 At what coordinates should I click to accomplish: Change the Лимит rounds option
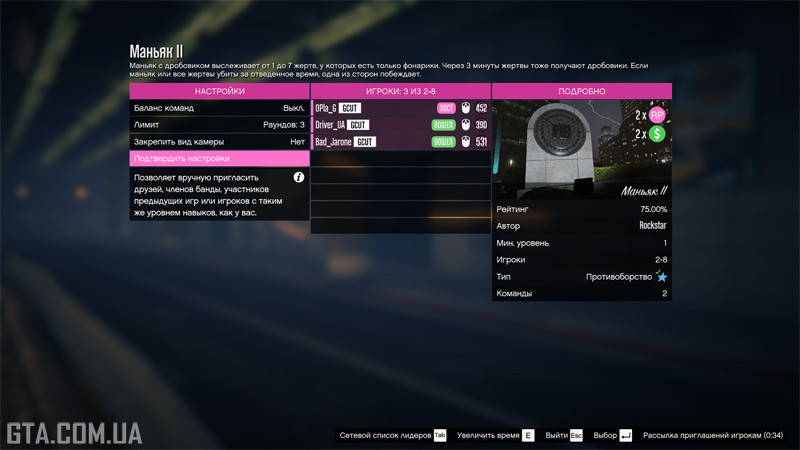tap(219, 125)
